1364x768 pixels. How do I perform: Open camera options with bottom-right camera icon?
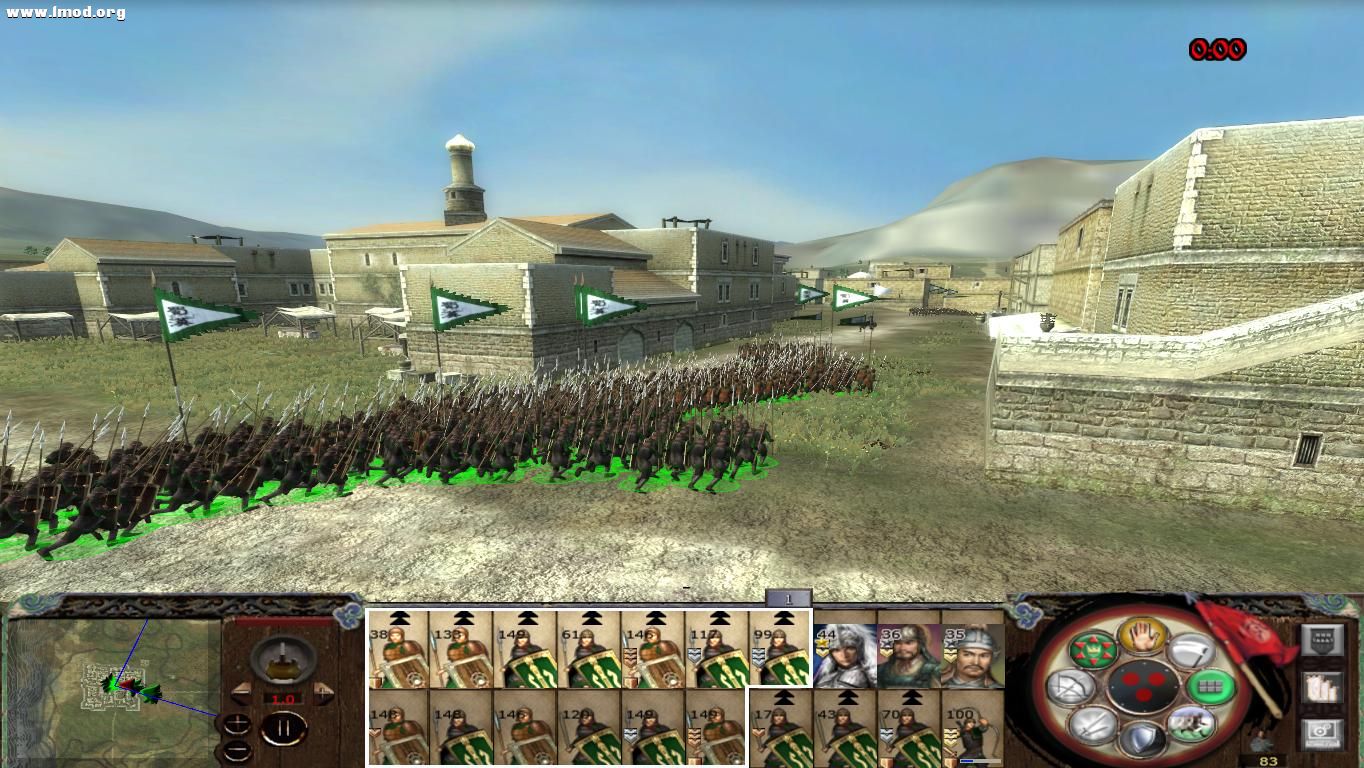[x=1321, y=734]
